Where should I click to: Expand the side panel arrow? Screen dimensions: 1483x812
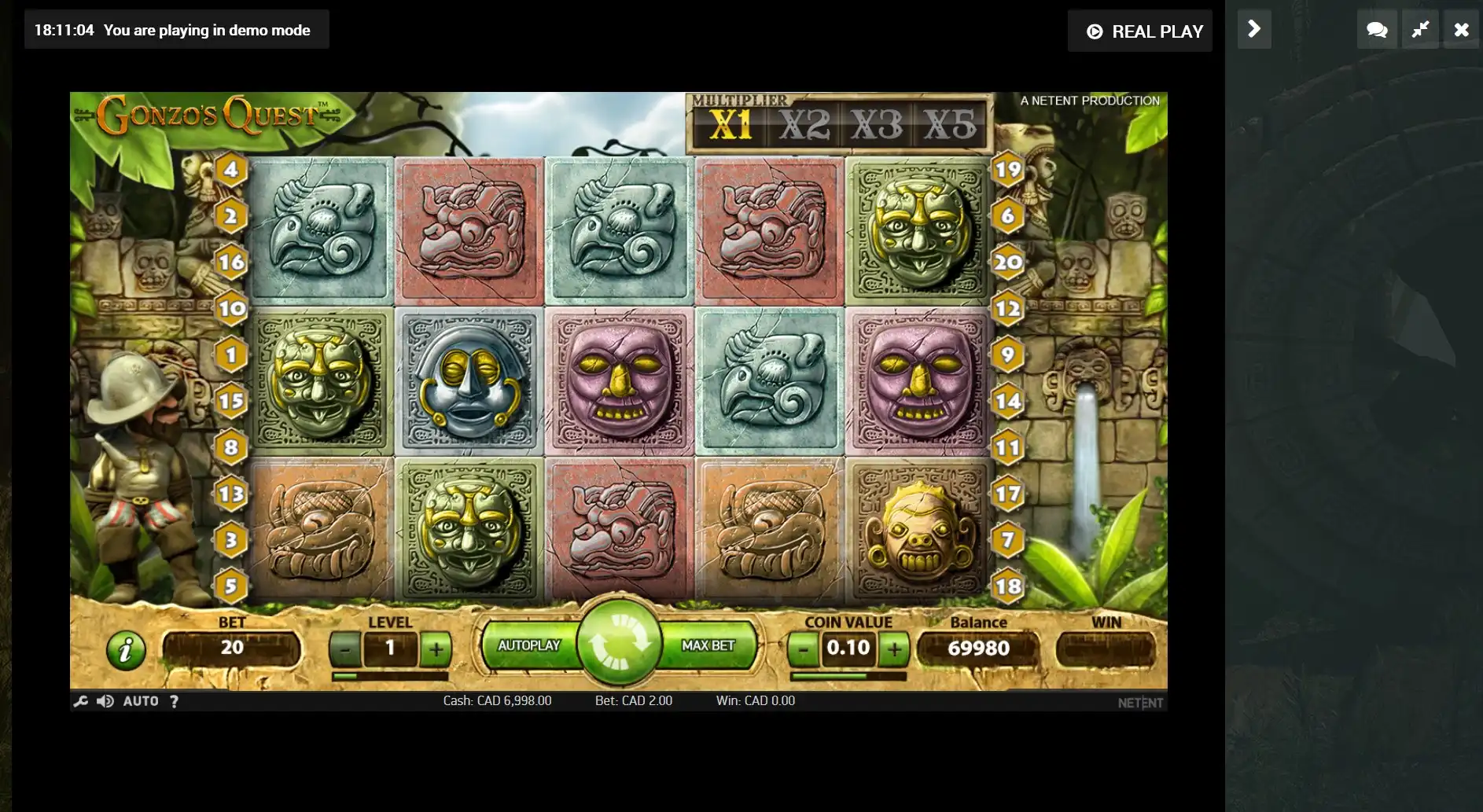(1254, 30)
